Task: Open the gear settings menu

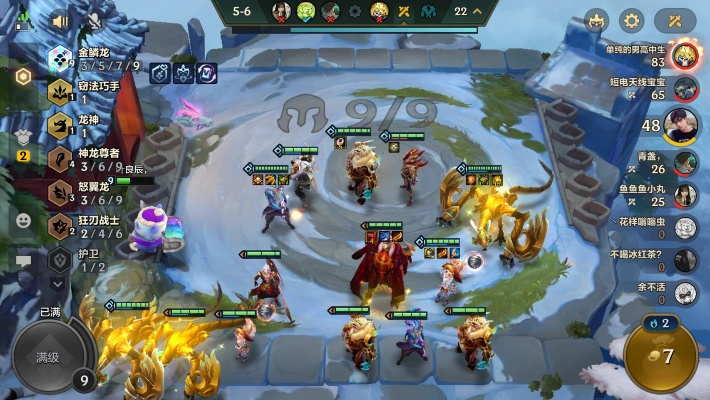Action: 631,20
